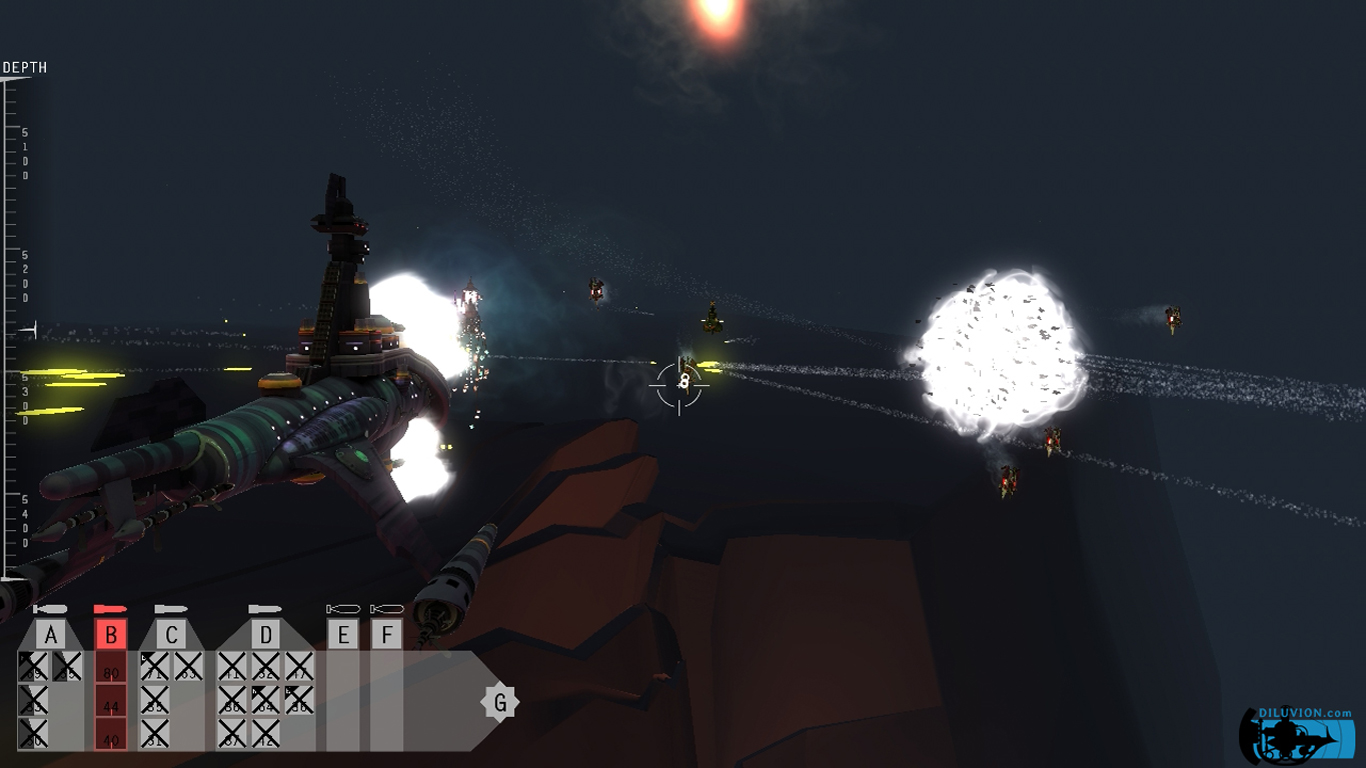Select the red weapon group B

111,634
